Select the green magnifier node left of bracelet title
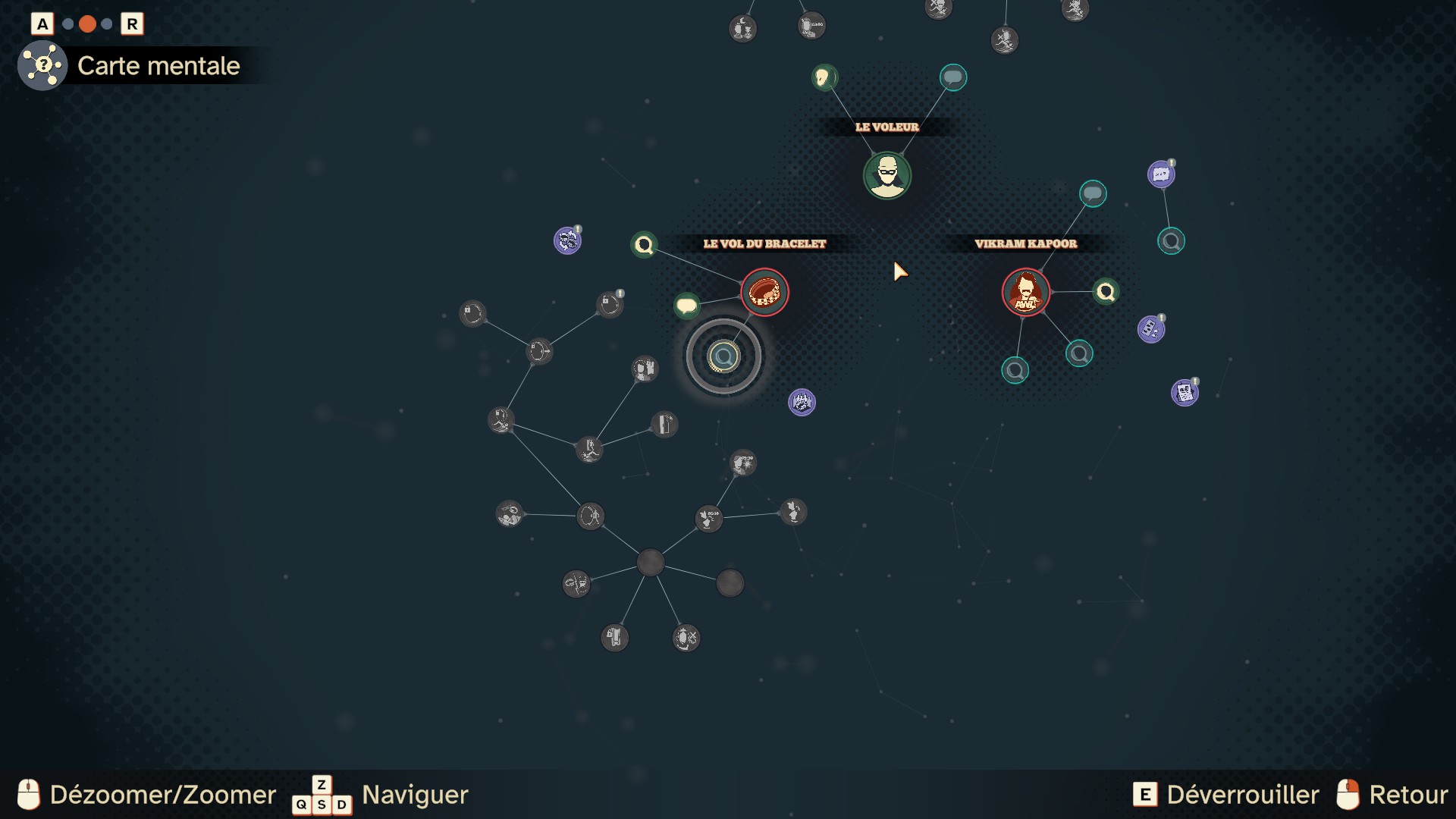Screen dimensions: 1456x819 [644, 245]
